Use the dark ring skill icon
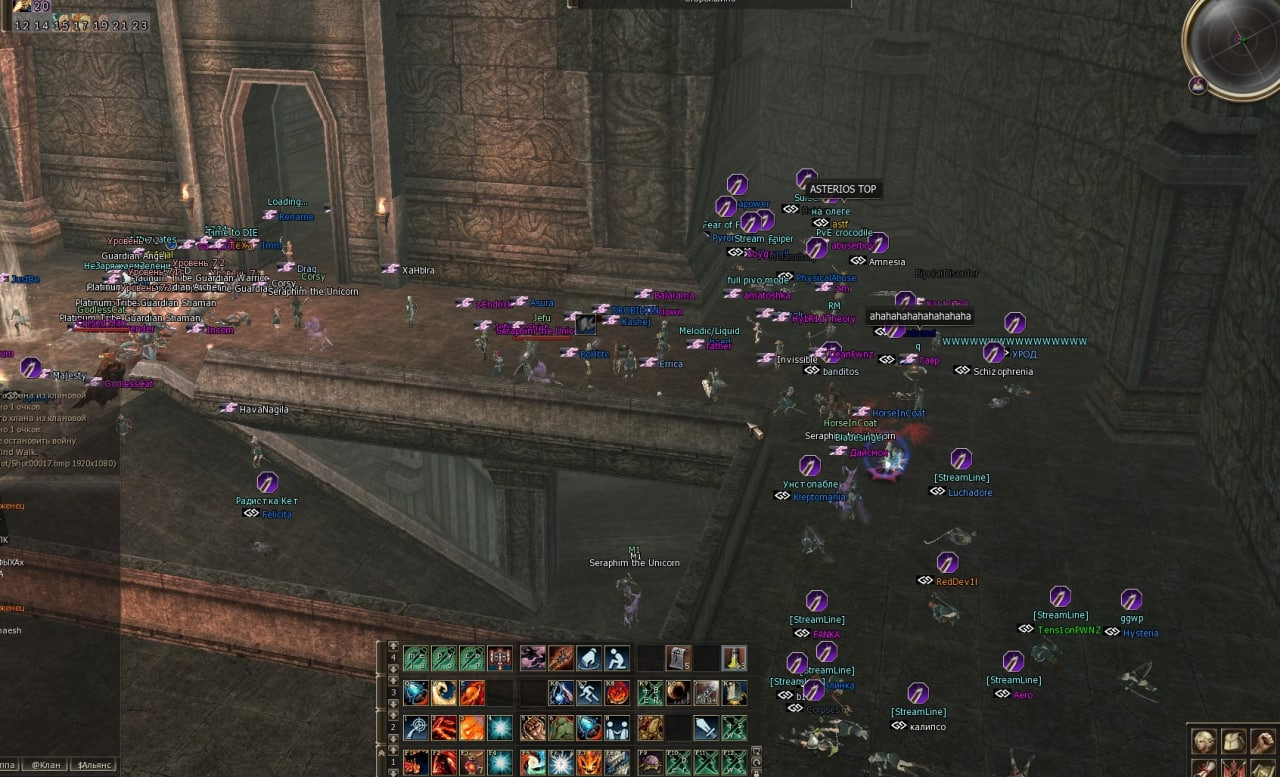 678,693
